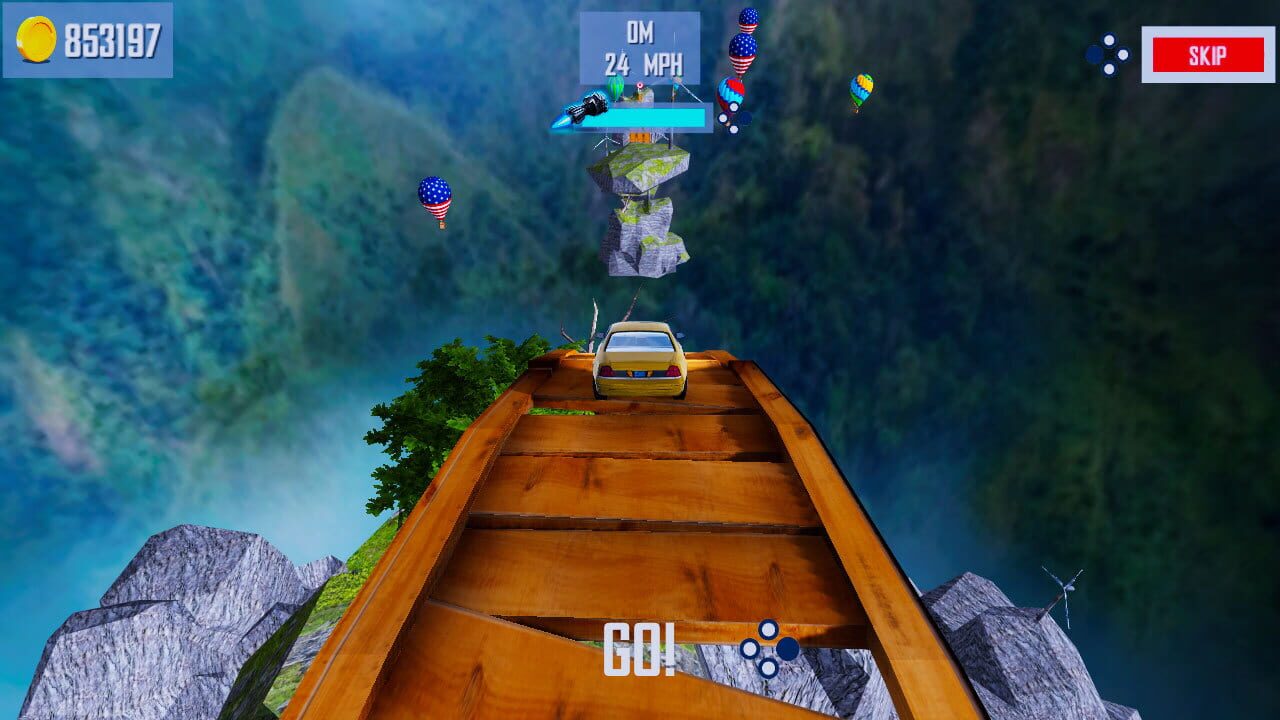
Task: Tap the cyan boost meter bar
Action: pos(643,115)
